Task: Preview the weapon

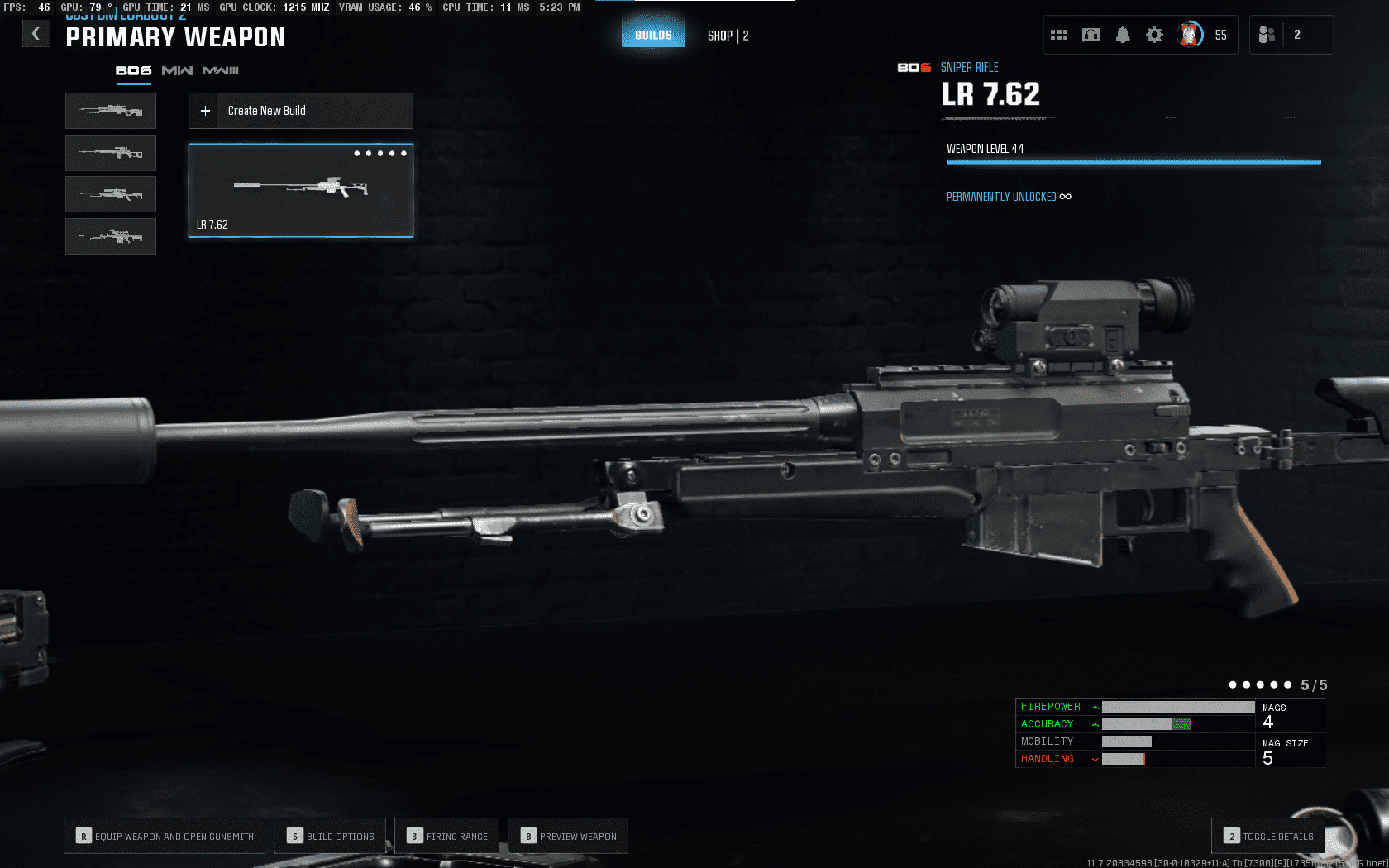Action: pyautogui.click(x=568, y=836)
